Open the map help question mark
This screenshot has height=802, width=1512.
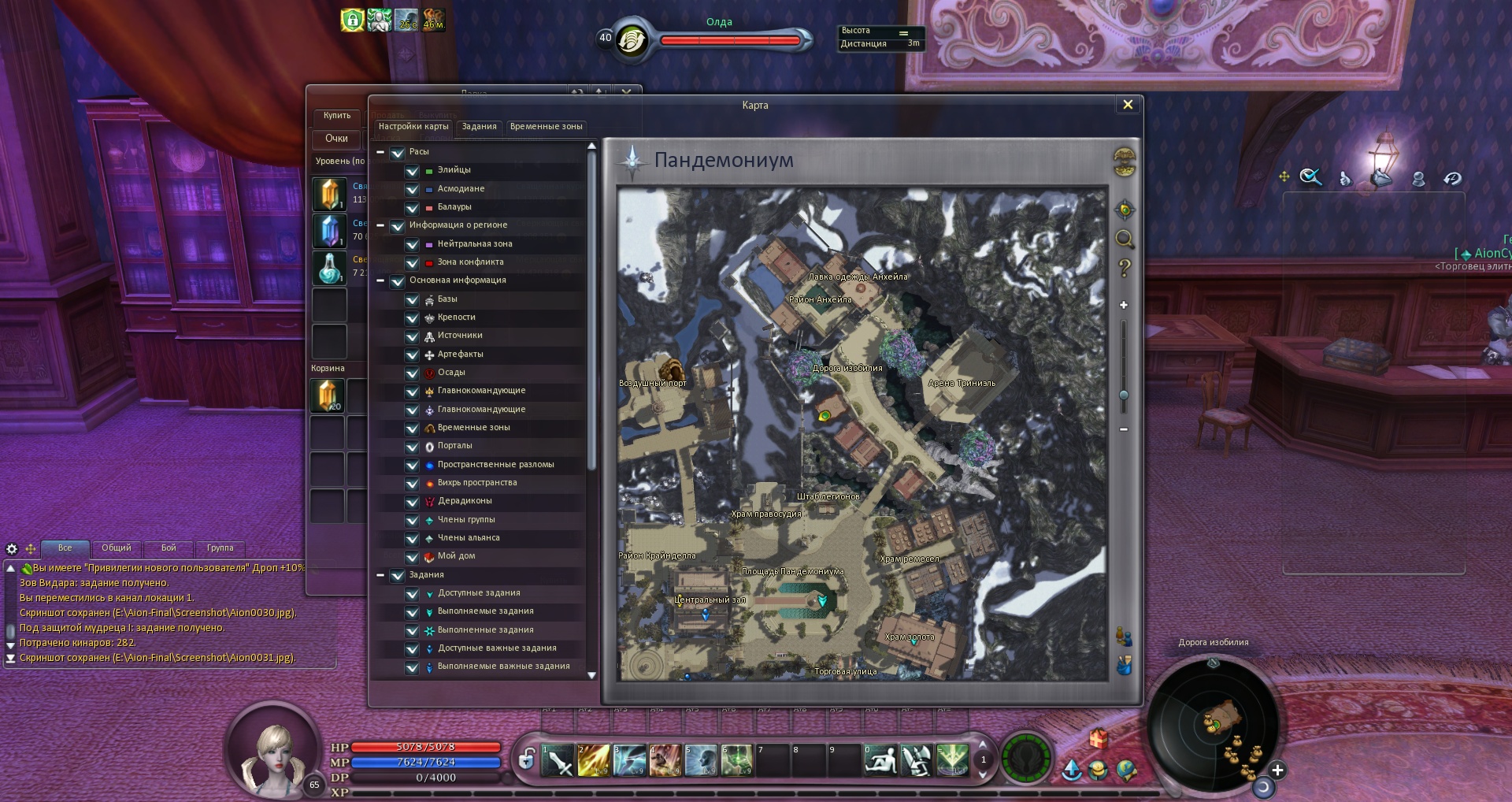1125,268
